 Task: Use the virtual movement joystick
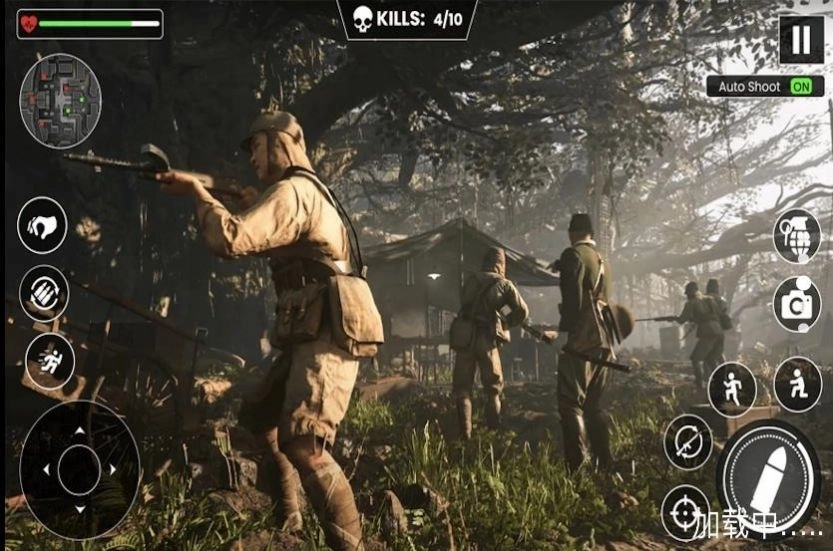click(x=79, y=469)
